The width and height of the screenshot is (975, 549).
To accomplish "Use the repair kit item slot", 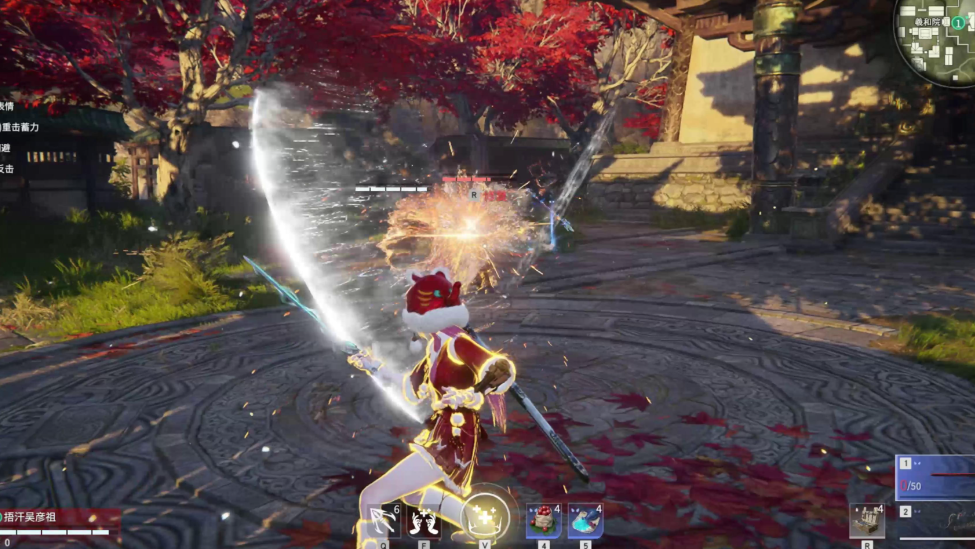I will click(866, 521).
